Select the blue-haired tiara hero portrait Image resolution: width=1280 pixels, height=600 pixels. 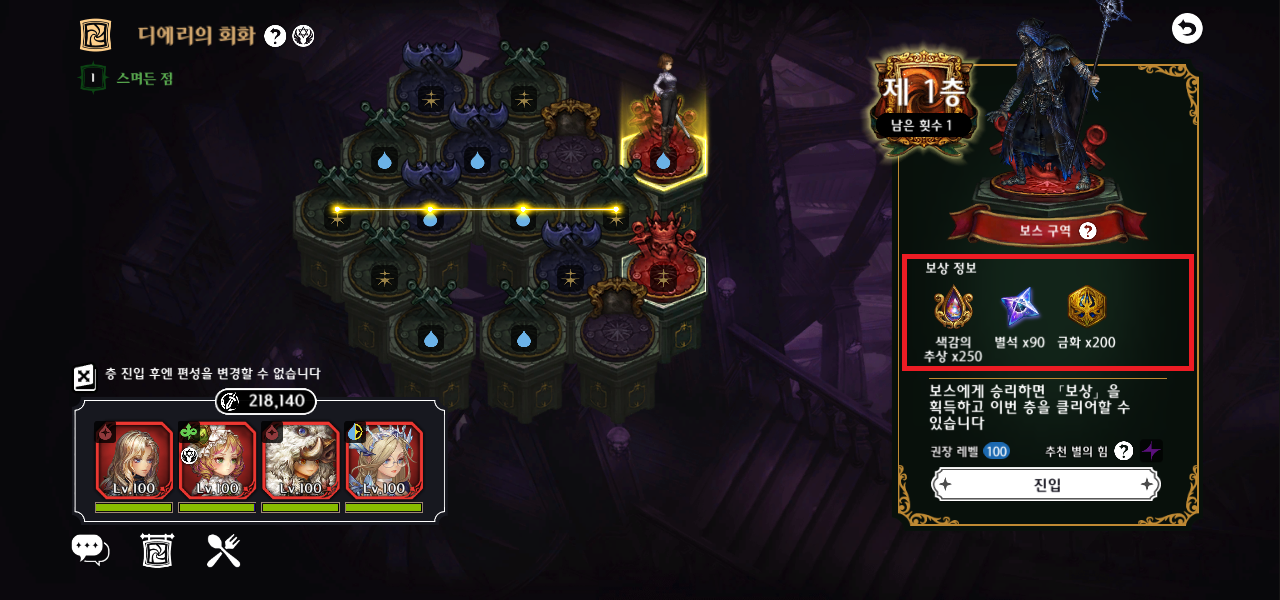pyautogui.click(x=385, y=460)
